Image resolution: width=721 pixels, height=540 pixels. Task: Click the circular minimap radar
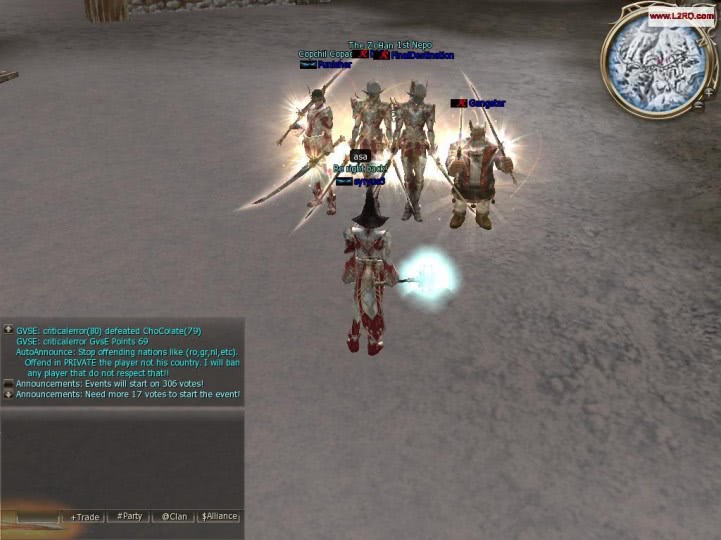pyautogui.click(x=654, y=61)
